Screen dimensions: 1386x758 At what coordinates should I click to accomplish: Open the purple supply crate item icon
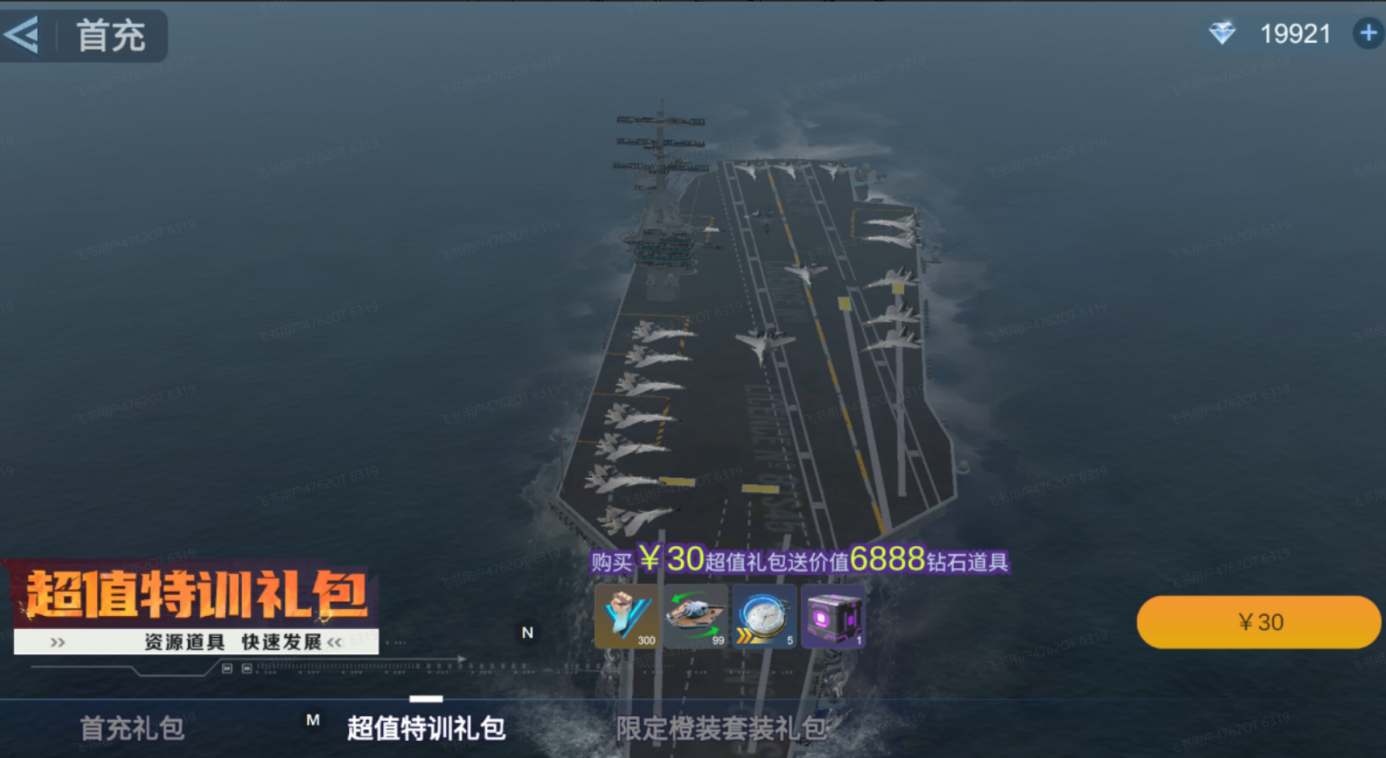coord(832,616)
